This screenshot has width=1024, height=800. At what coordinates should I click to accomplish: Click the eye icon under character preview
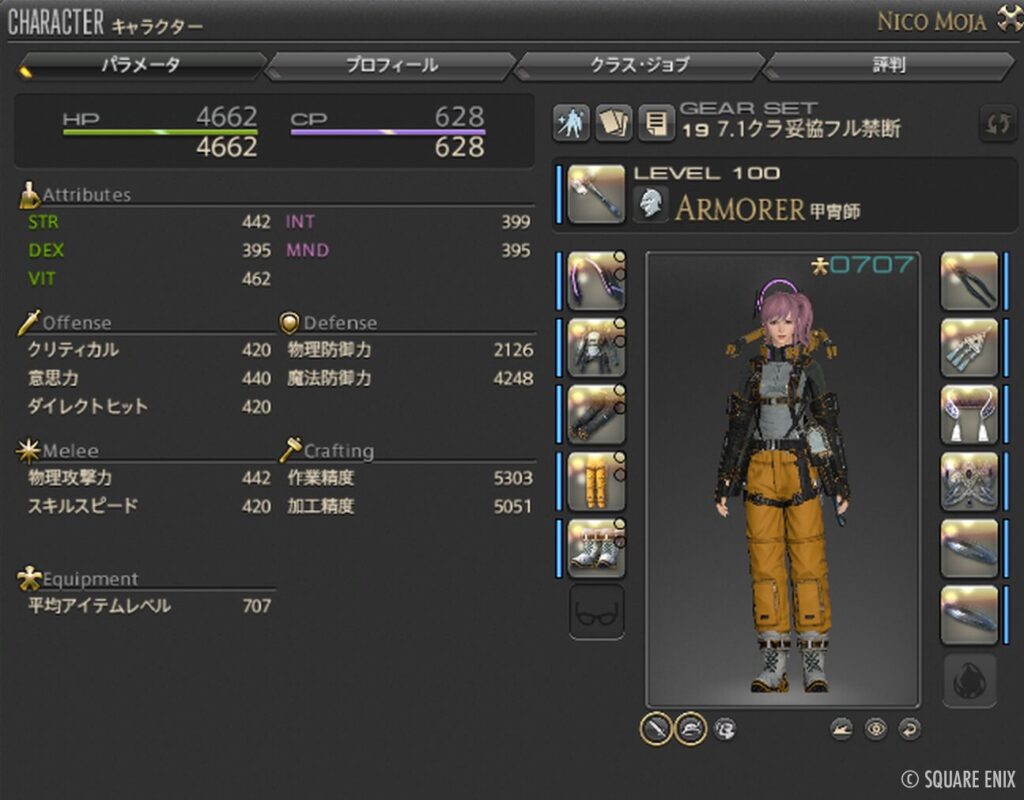pos(876,729)
